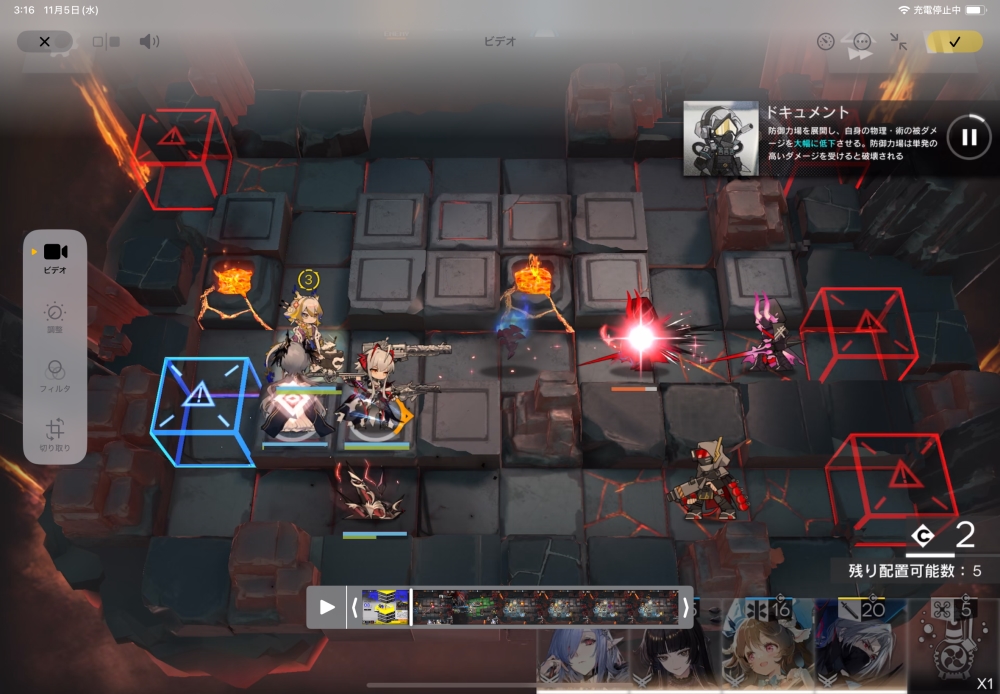
Task: Open the more options ellipsis icon
Action: click(x=862, y=41)
